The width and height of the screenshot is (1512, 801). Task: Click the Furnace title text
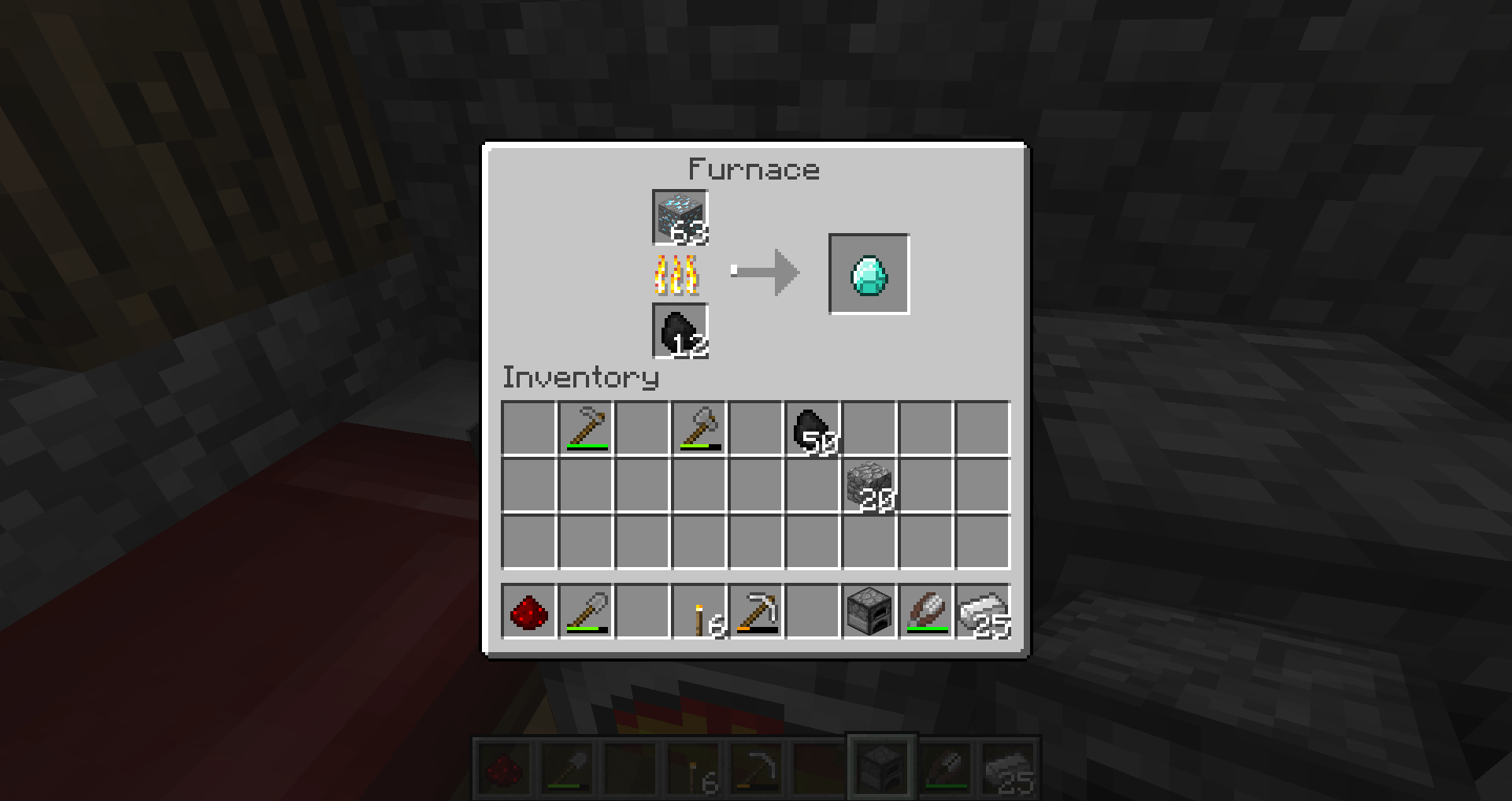tap(754, 169)
